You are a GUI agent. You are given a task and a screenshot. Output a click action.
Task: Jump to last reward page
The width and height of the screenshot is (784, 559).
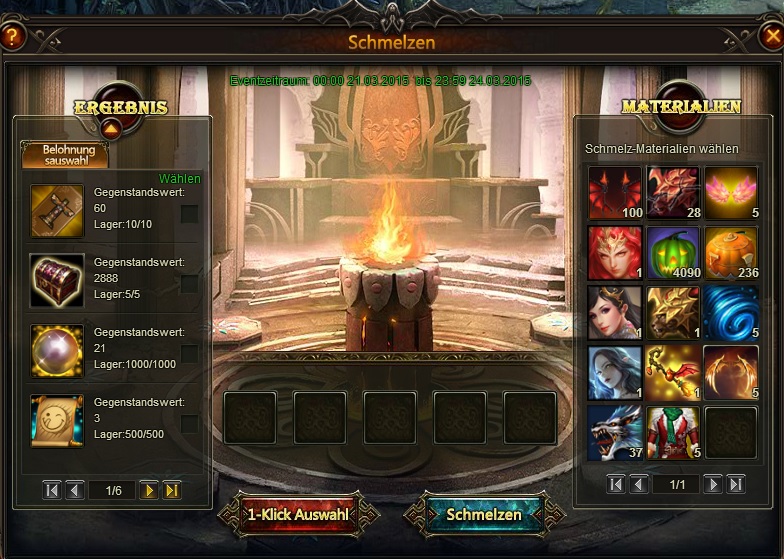(172, 490)
